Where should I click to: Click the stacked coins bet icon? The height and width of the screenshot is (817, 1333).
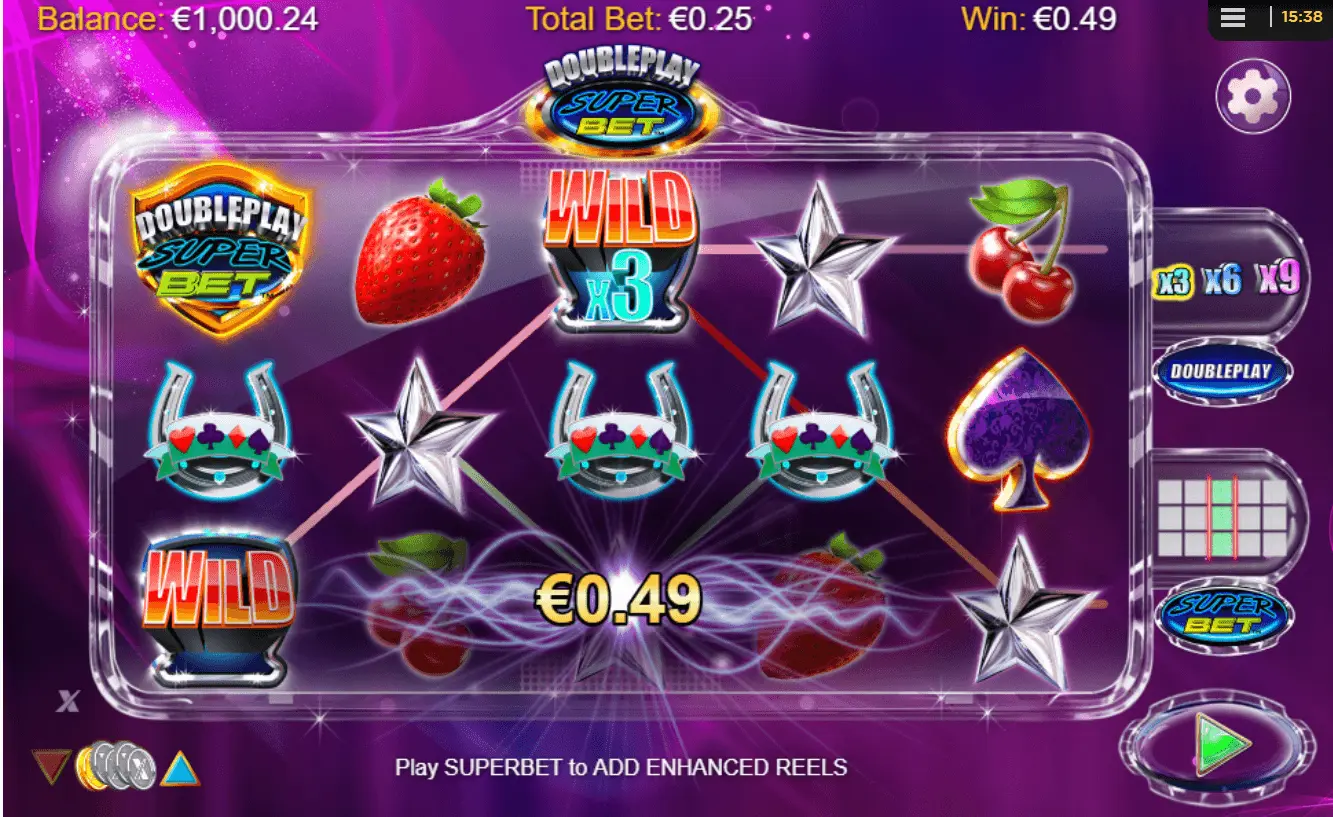click(x=116, y=767)
